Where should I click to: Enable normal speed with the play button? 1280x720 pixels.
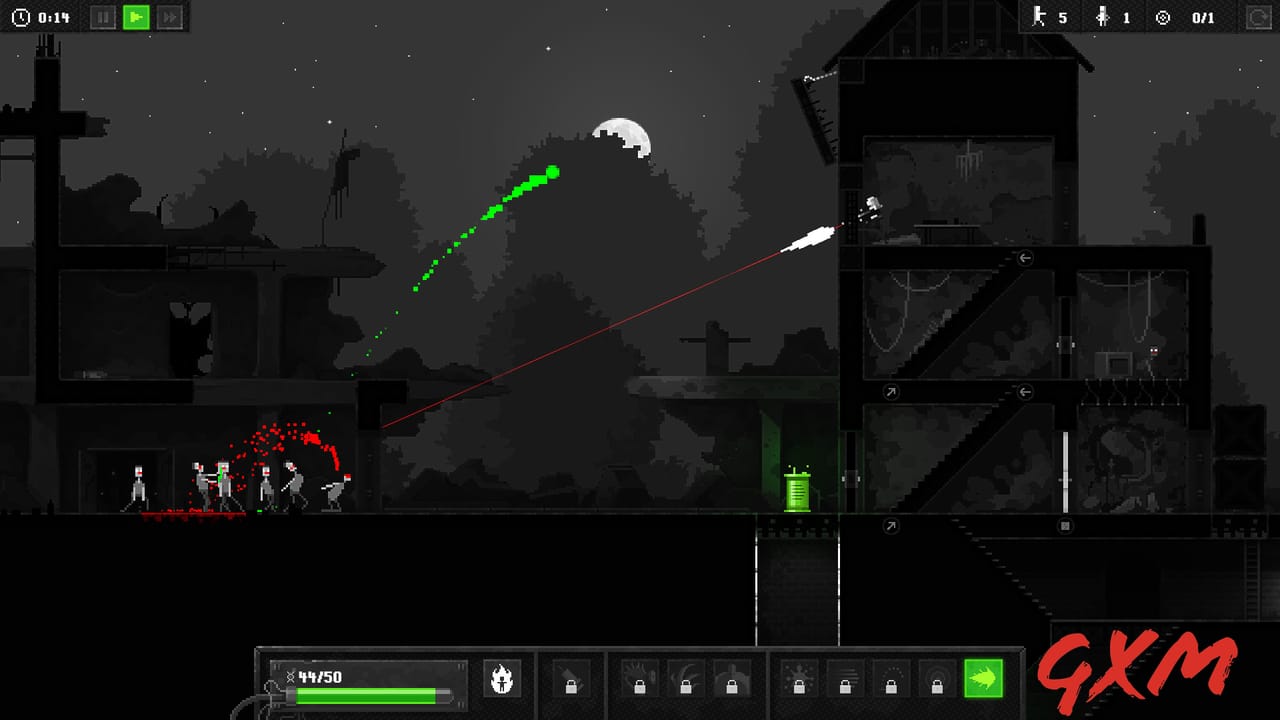click(136, 17)
